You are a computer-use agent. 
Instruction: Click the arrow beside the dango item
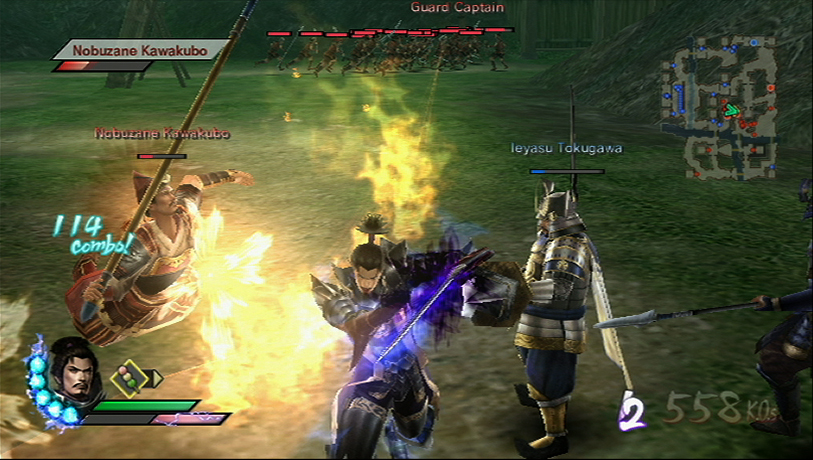[155, 378]
